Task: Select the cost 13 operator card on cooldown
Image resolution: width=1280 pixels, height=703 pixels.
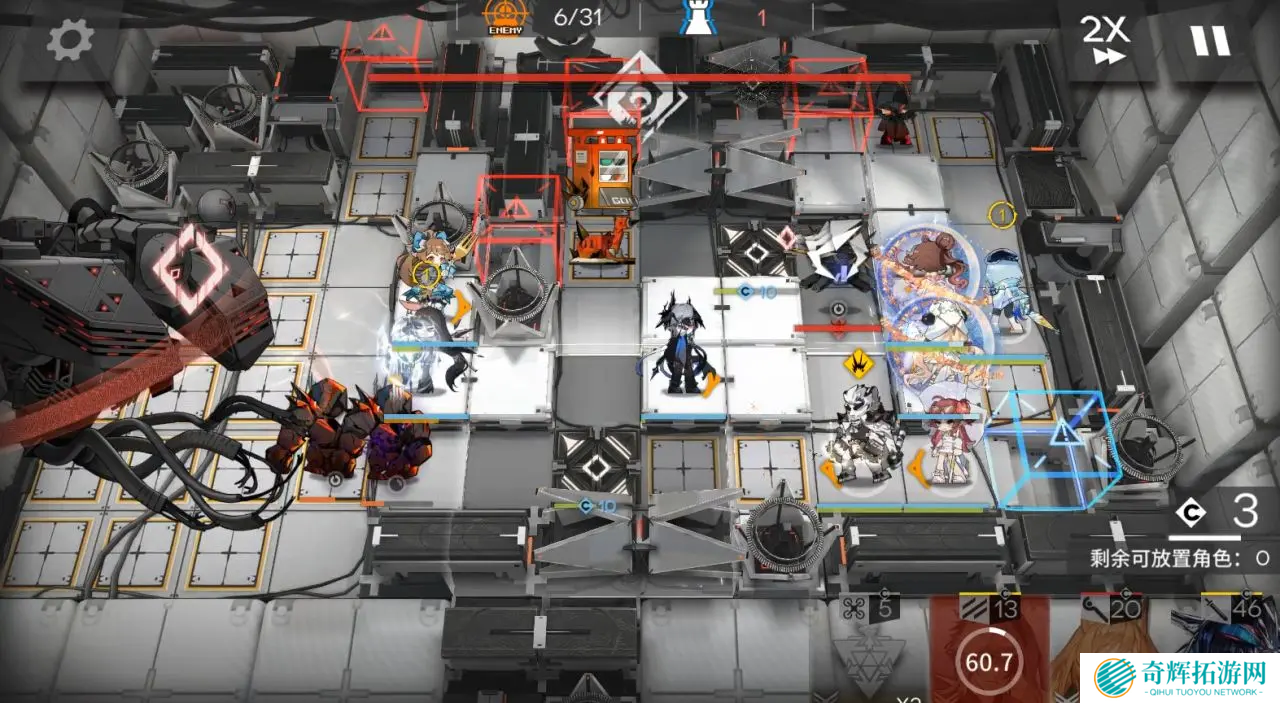Action: pyautogui.click(x=990, y=650)
